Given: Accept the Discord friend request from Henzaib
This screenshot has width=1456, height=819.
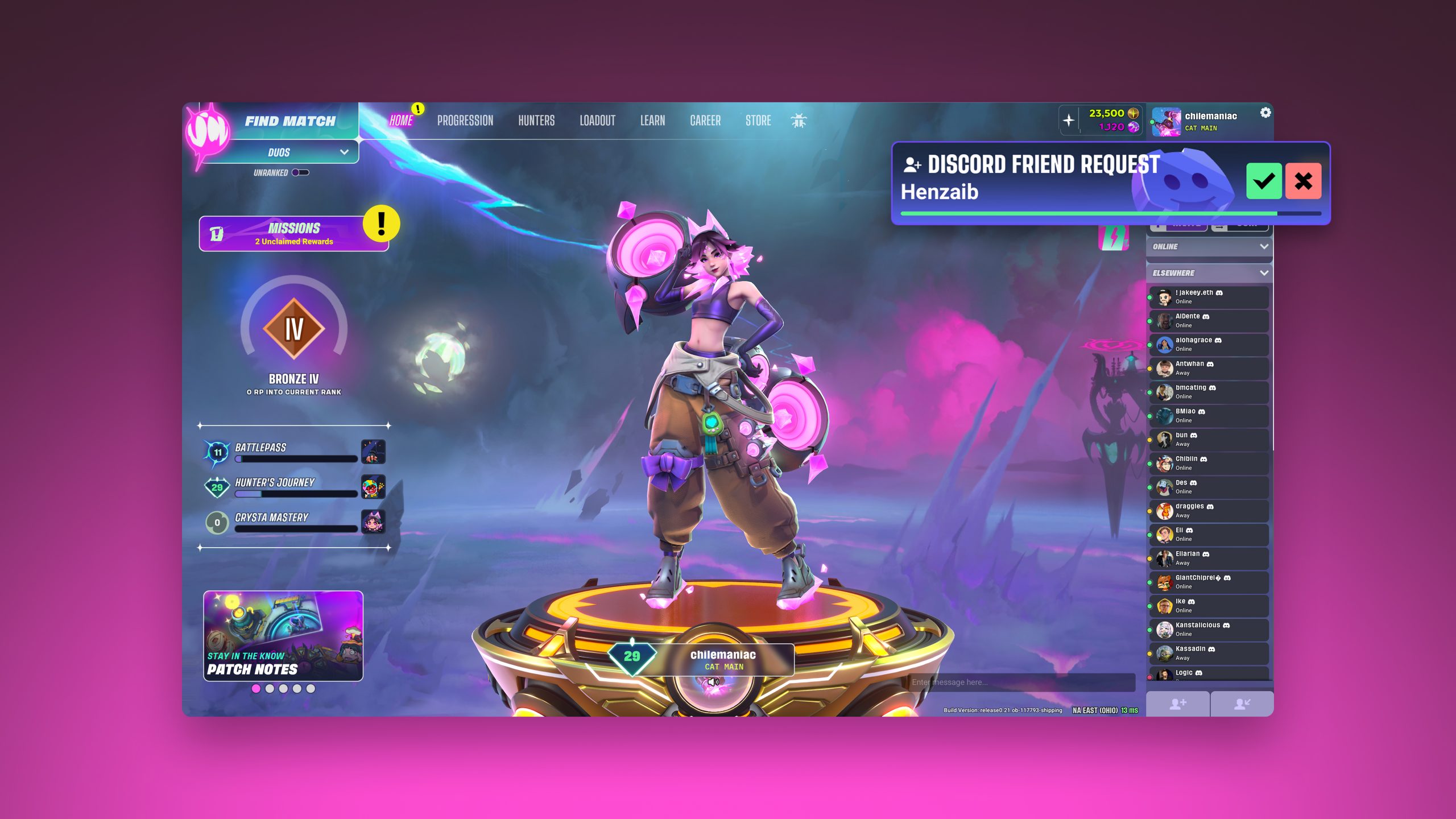Looking at the screenshot, I should coord(1264,183).
